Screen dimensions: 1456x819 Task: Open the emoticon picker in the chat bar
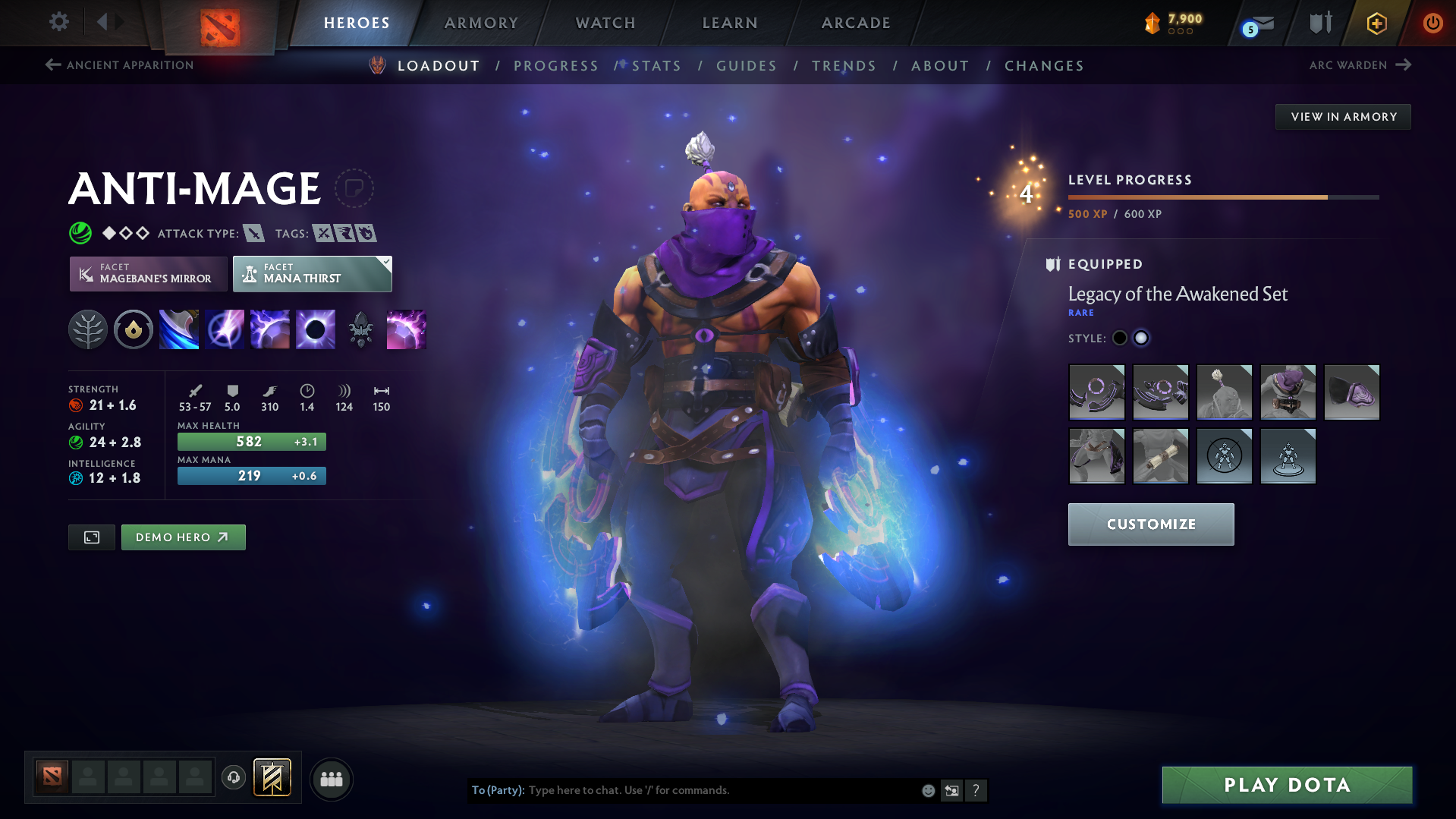(x=927, y=790)
